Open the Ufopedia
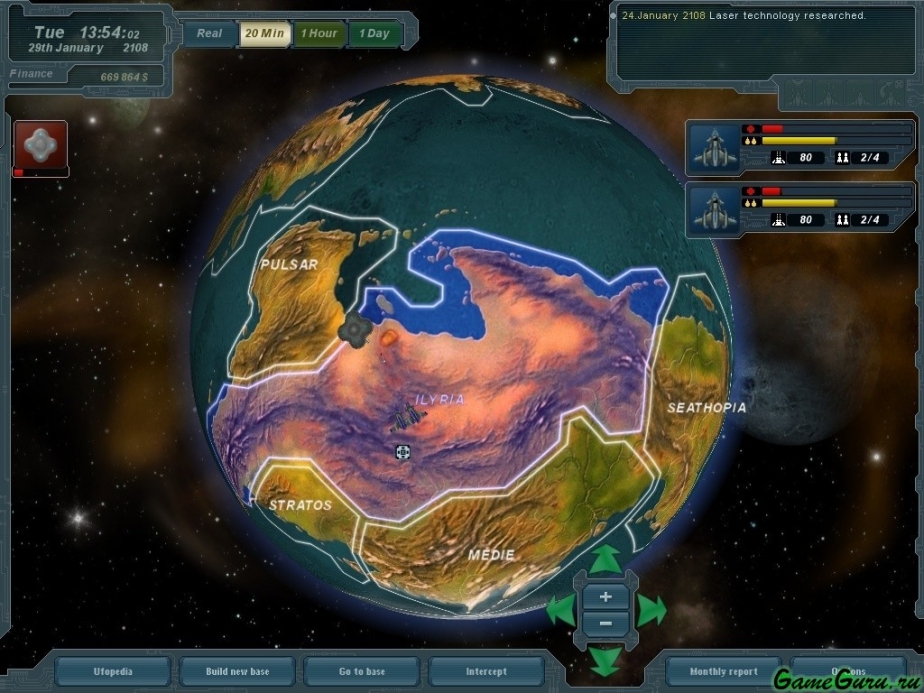 pyautogui.click(x=113, y=671)
